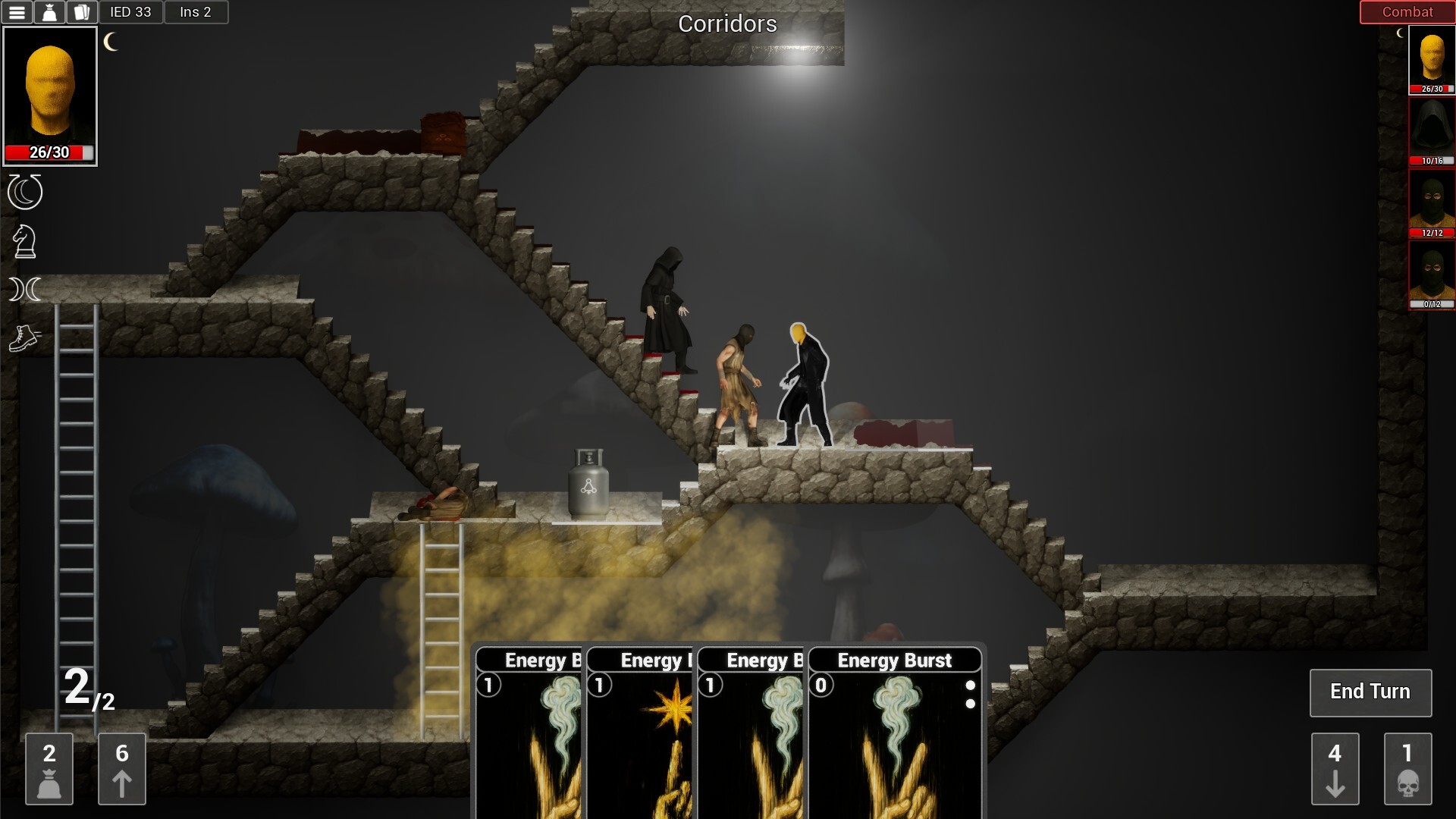The width and height of the screenshot is (1456, 819).
Task: Activate the crescent moon loop ability icon
Action: tap(24, 192)
